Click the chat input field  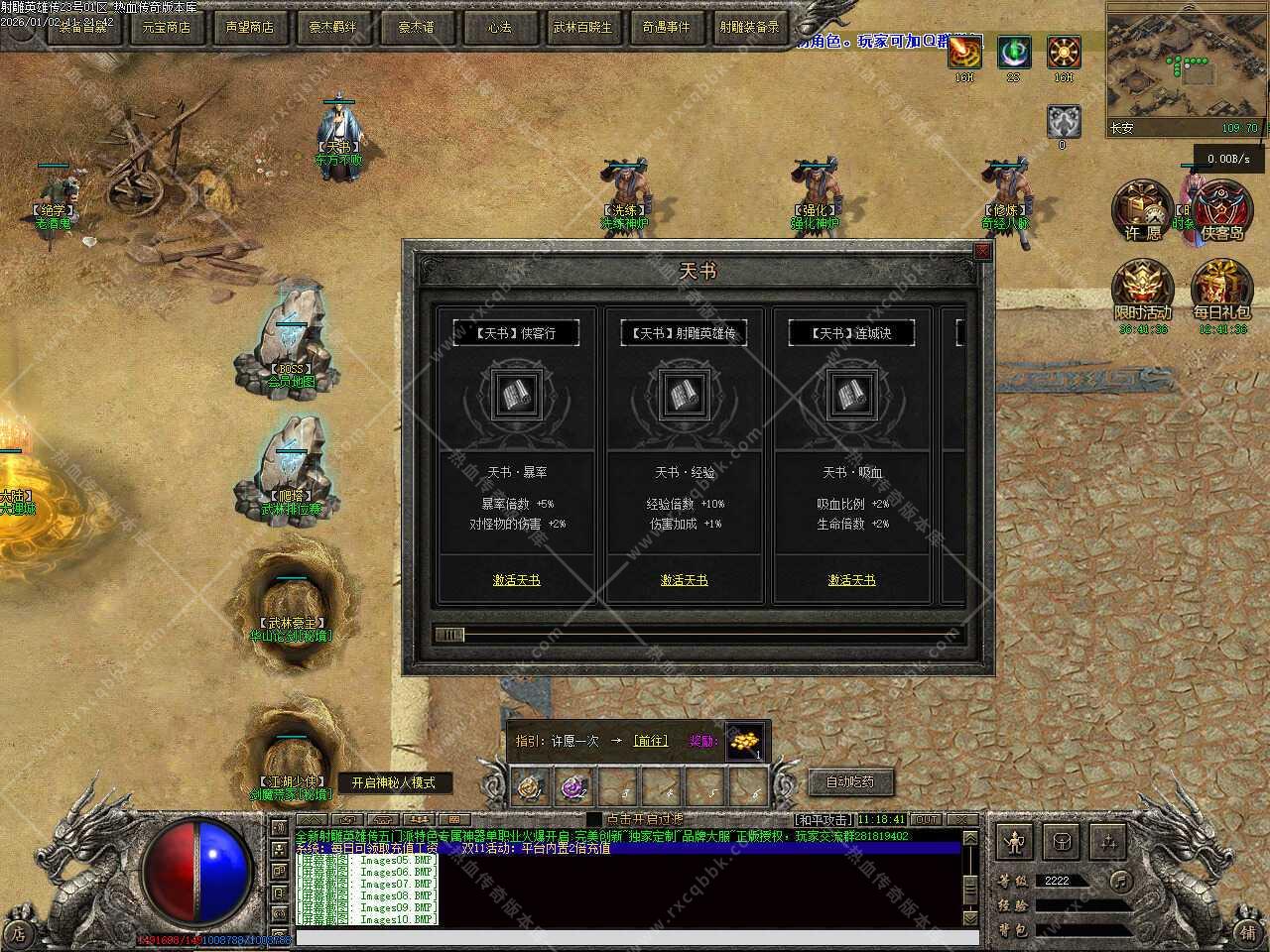625,937
